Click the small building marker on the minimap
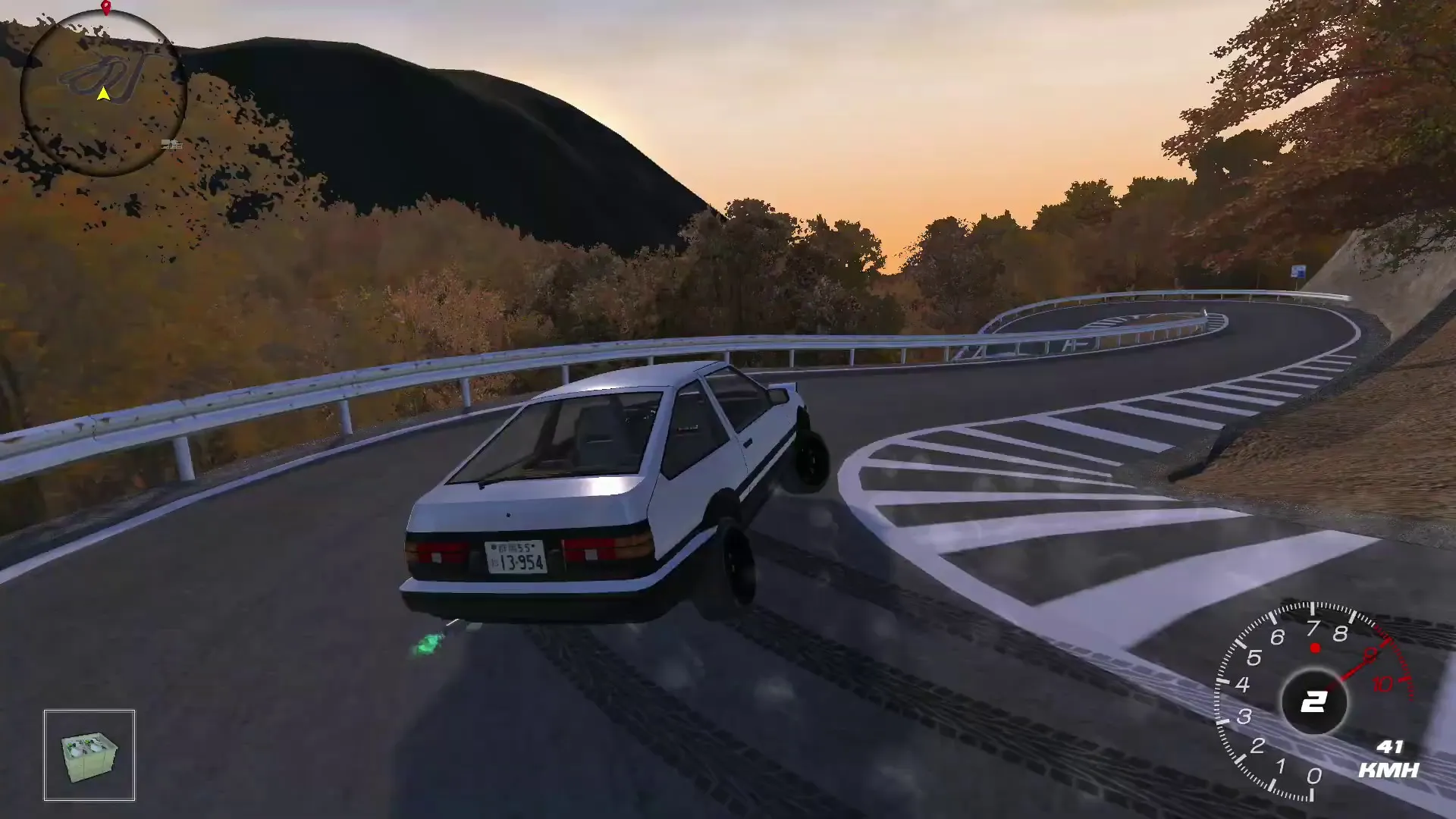 [172, 145]
